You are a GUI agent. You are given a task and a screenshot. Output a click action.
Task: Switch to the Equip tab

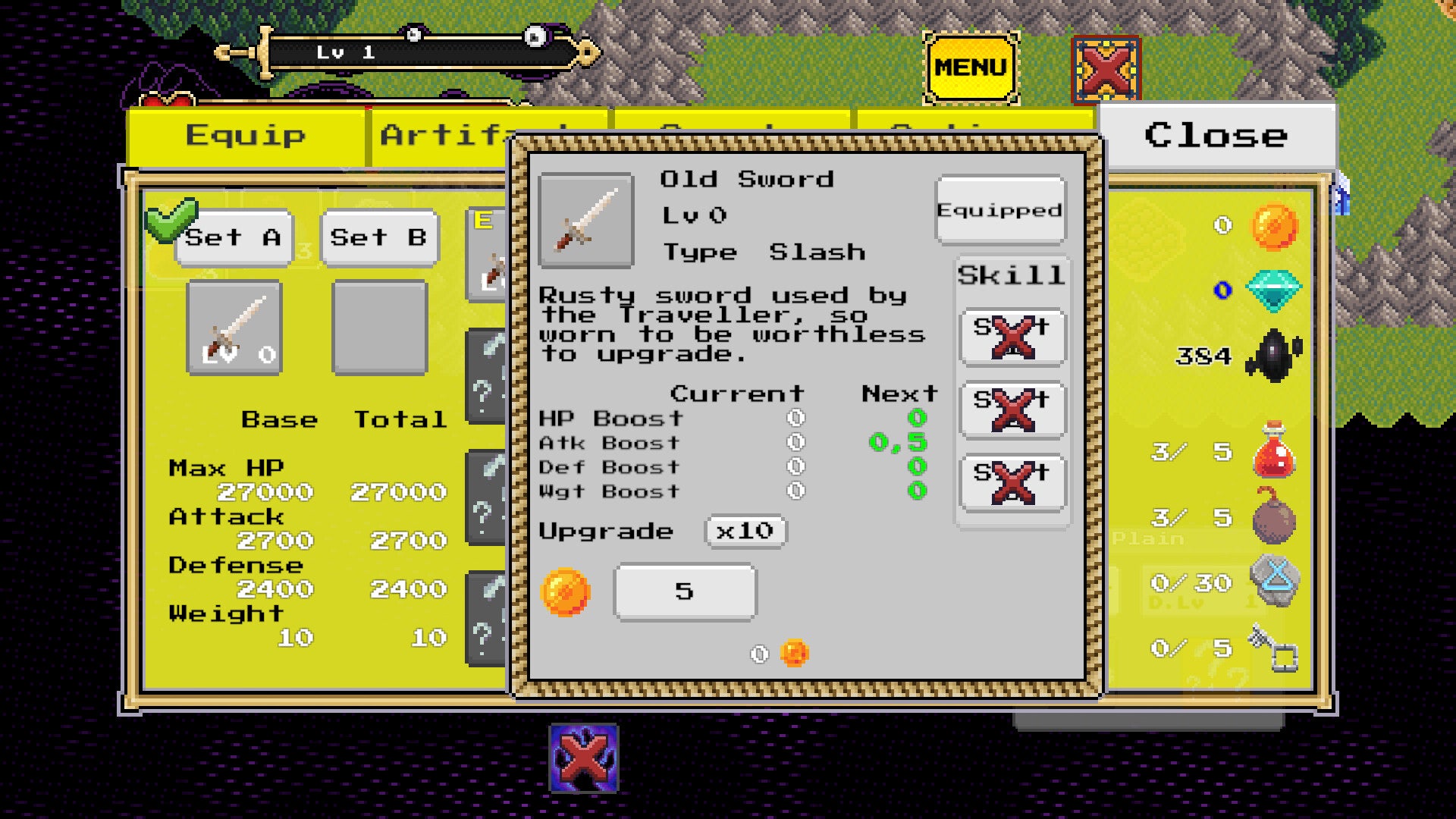pos(246,136)
